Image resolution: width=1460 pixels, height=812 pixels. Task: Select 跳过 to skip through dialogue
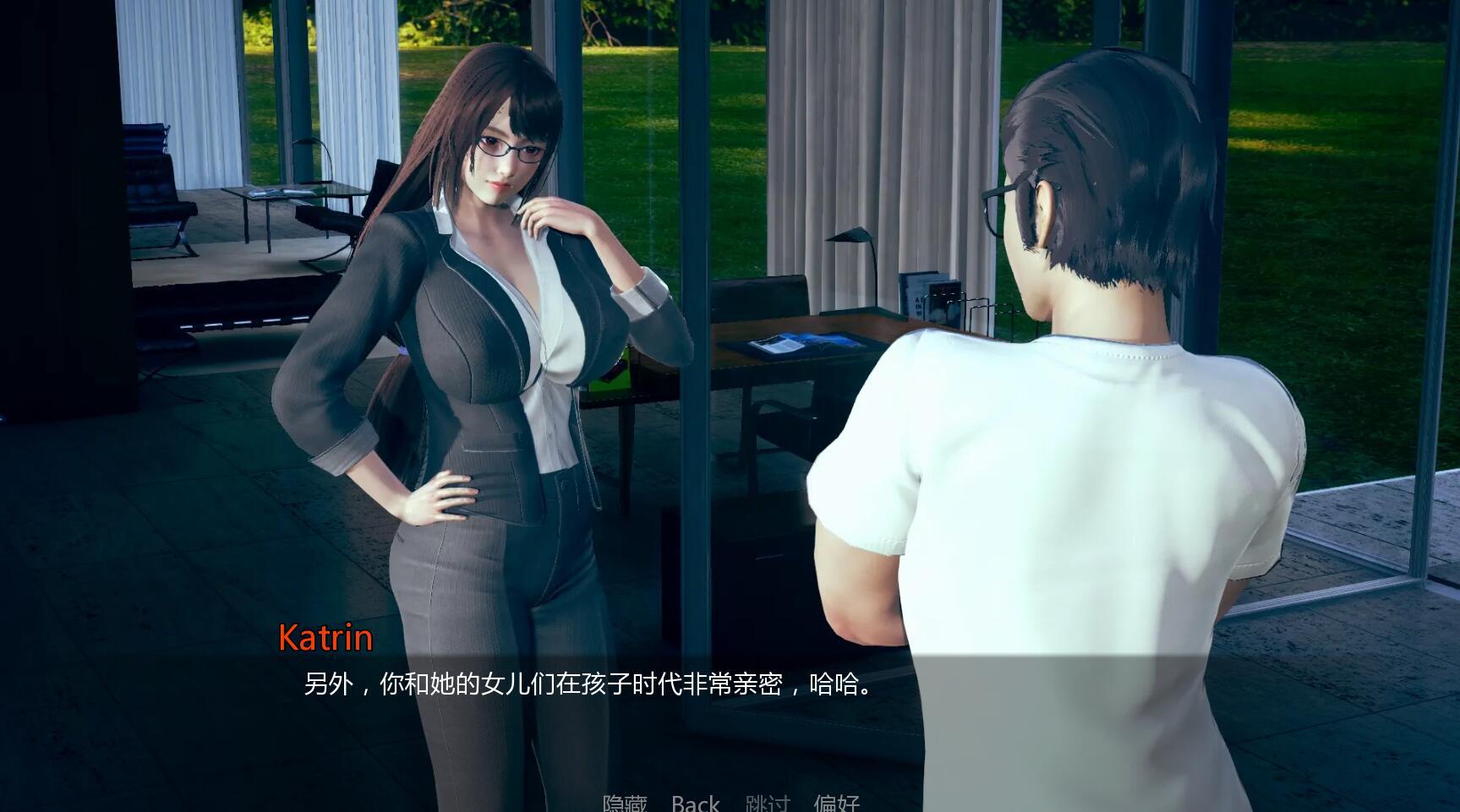click(767, 803)
